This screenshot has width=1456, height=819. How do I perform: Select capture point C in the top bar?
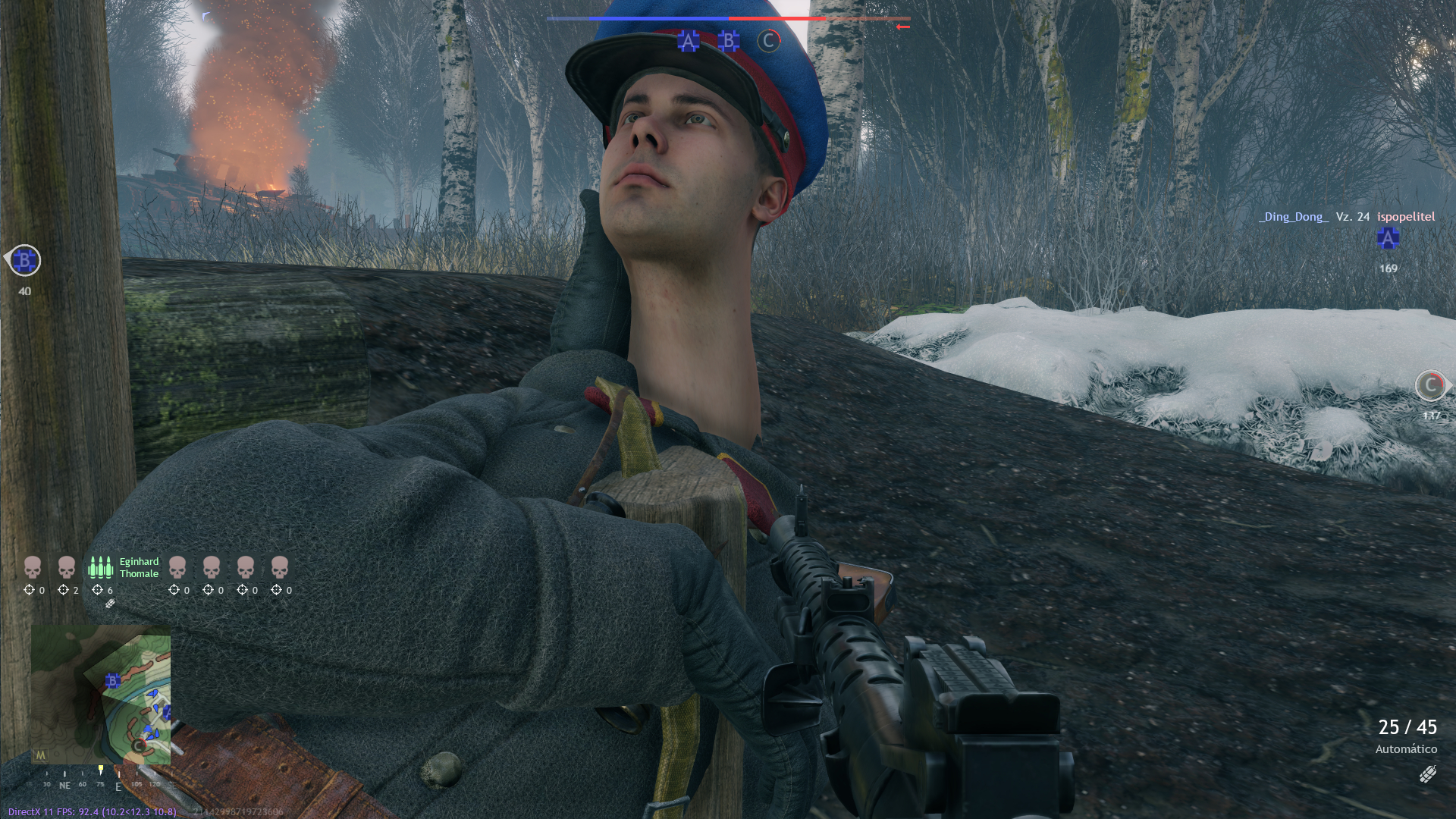768,41
